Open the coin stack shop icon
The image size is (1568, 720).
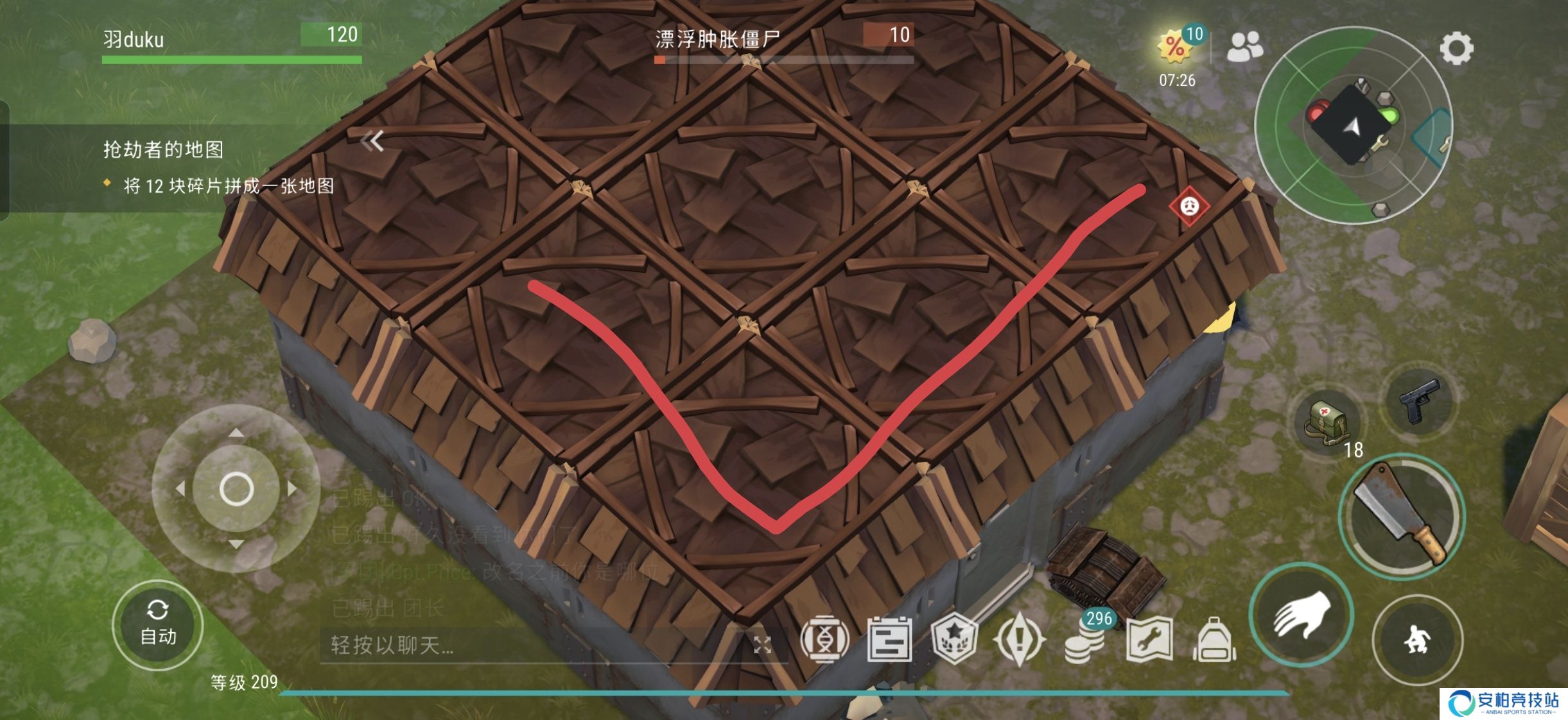[1085, 640]
